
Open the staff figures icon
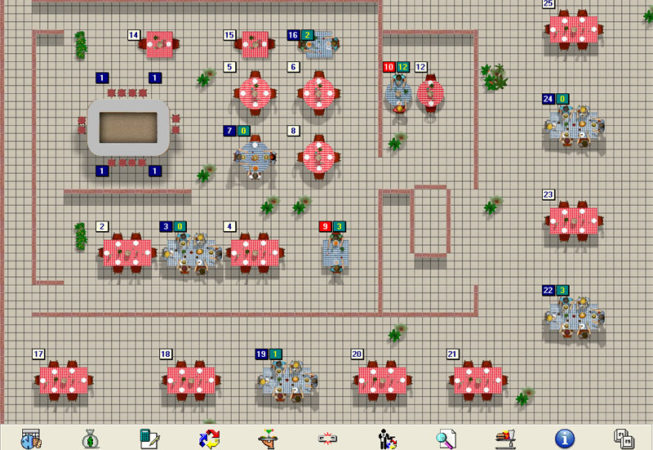[386, 437]
